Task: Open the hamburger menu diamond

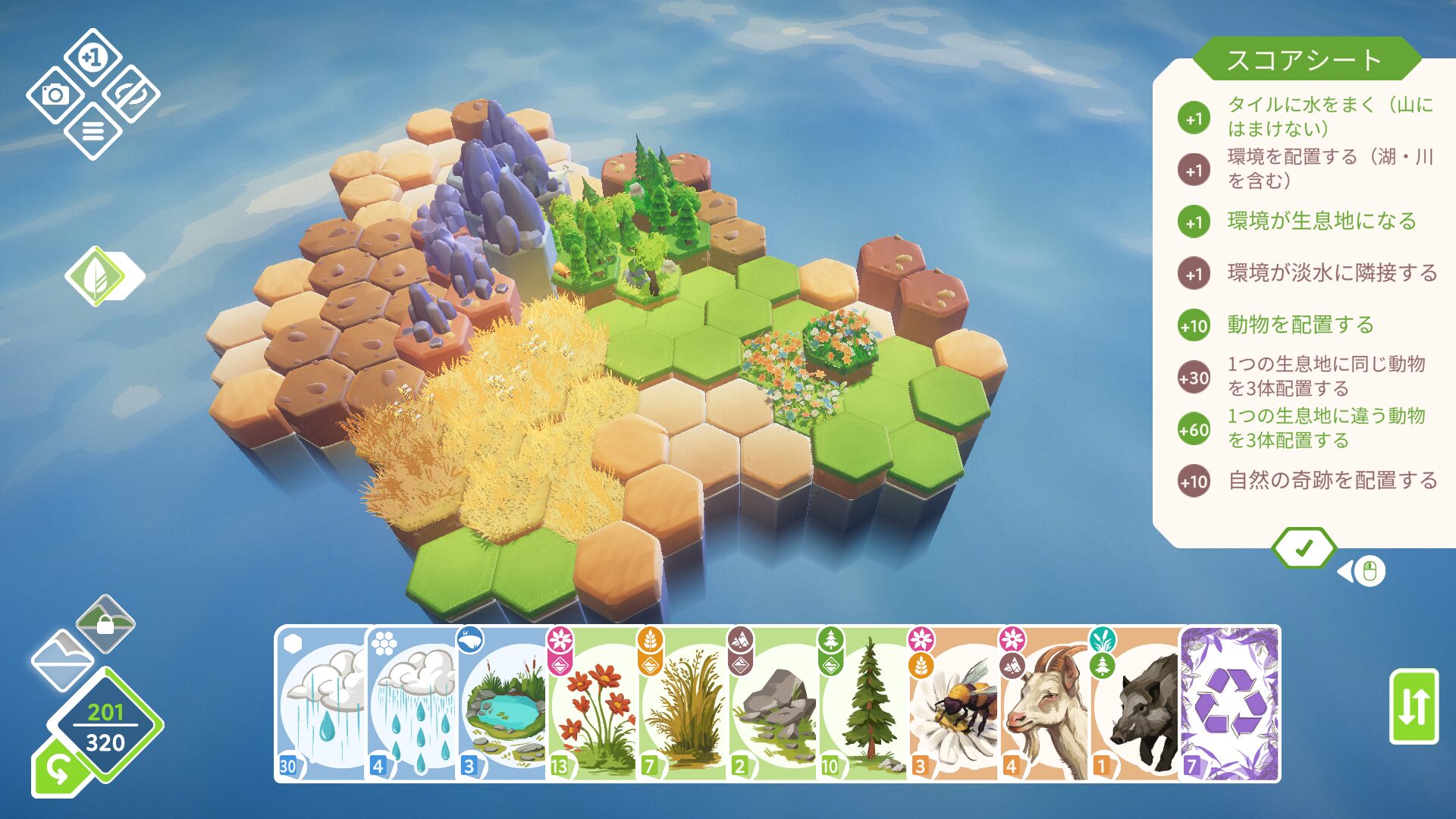Action: tap(93, 132)
